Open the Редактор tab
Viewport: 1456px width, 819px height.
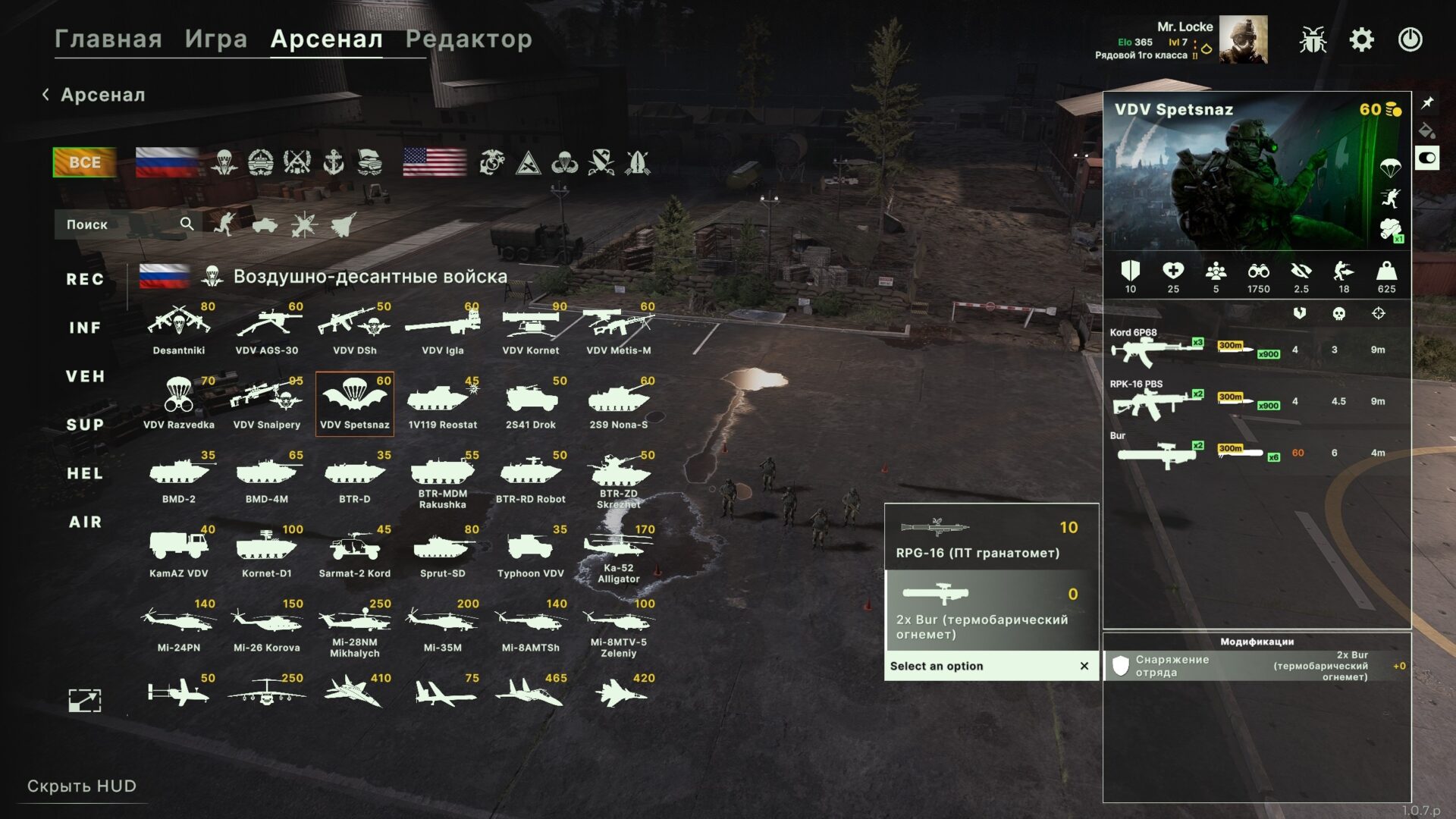469,39
